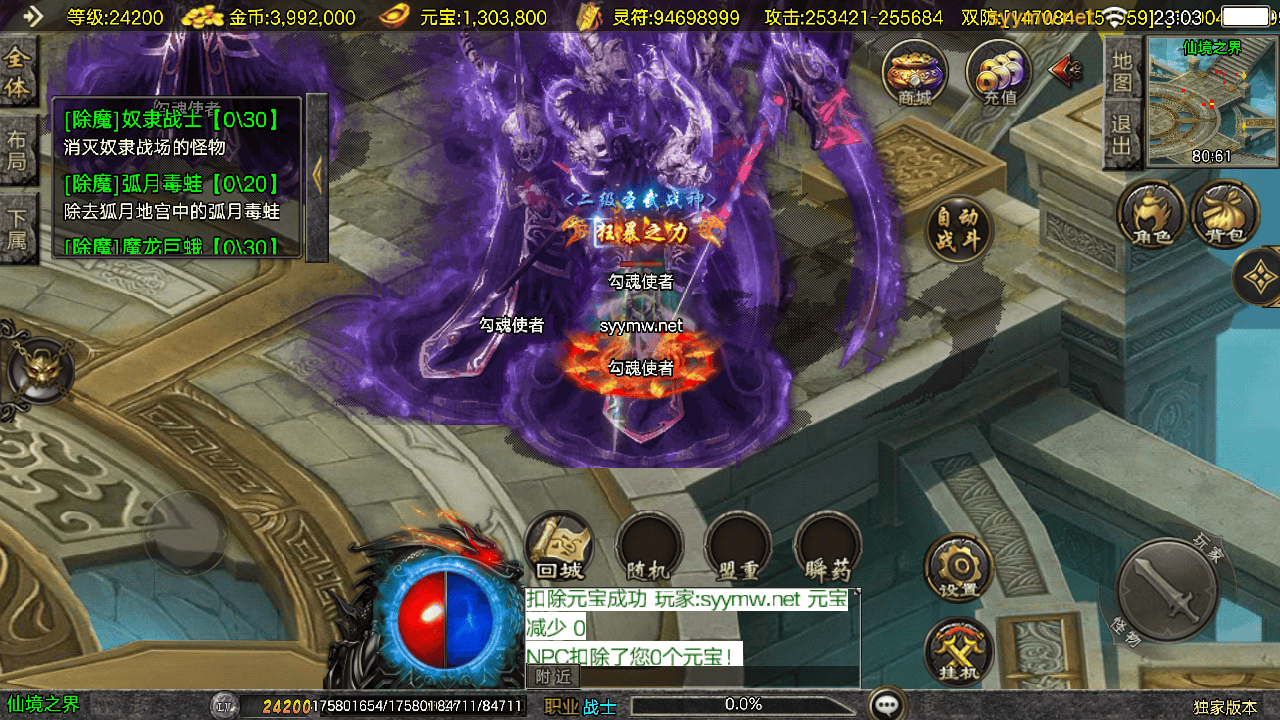This screenshot has height=720, width=1280.
Task: Click the 退出 exit button
Action: pos(1122,136)
